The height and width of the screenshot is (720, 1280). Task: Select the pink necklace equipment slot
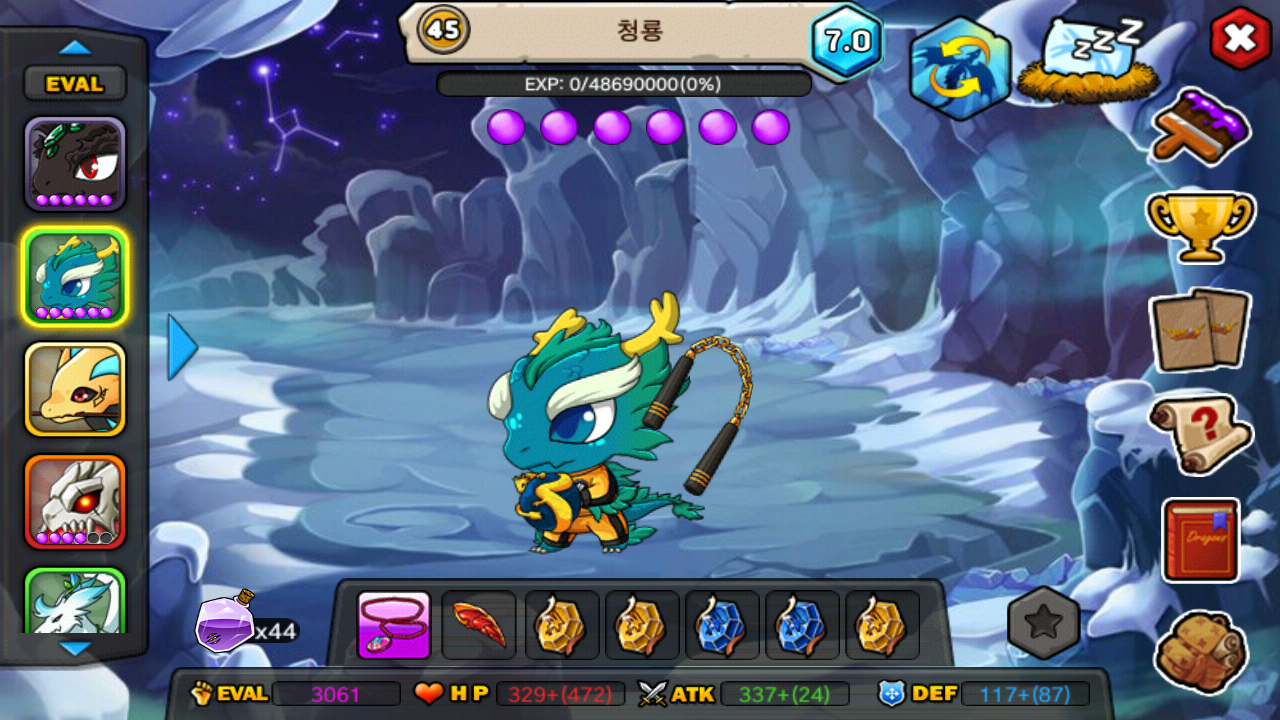(394, 625)
